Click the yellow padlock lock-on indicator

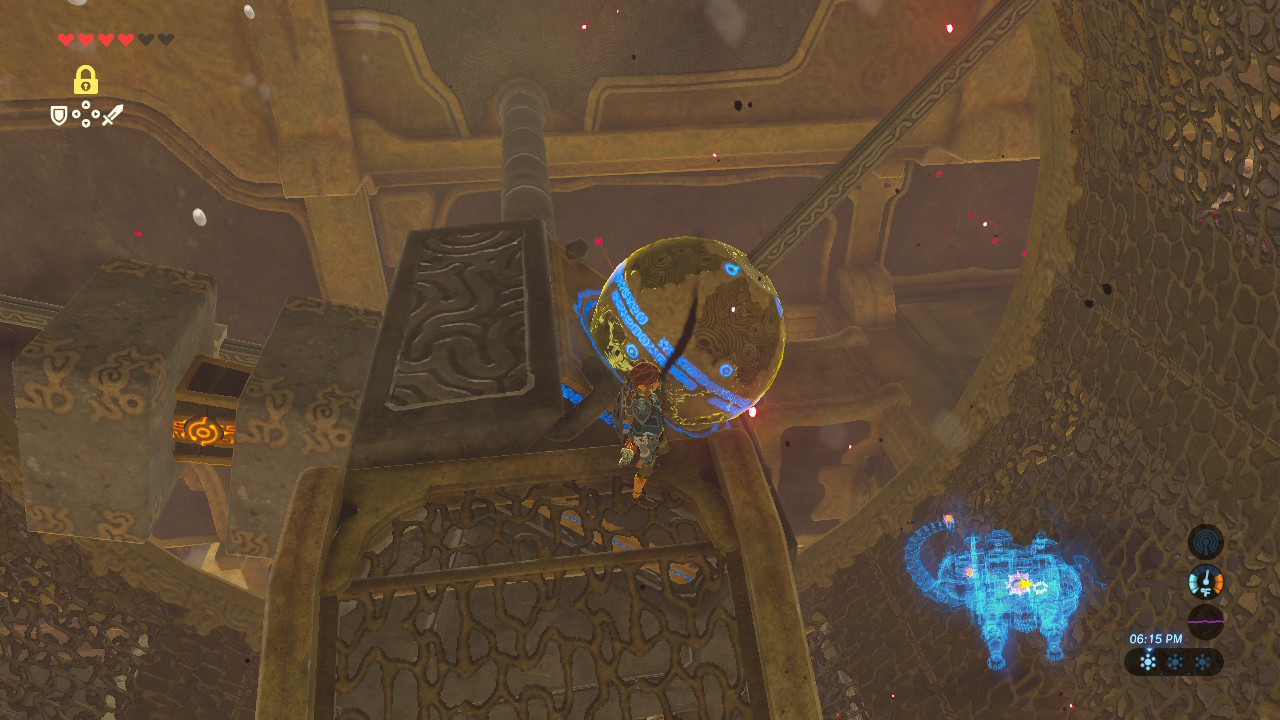(86, 80)
